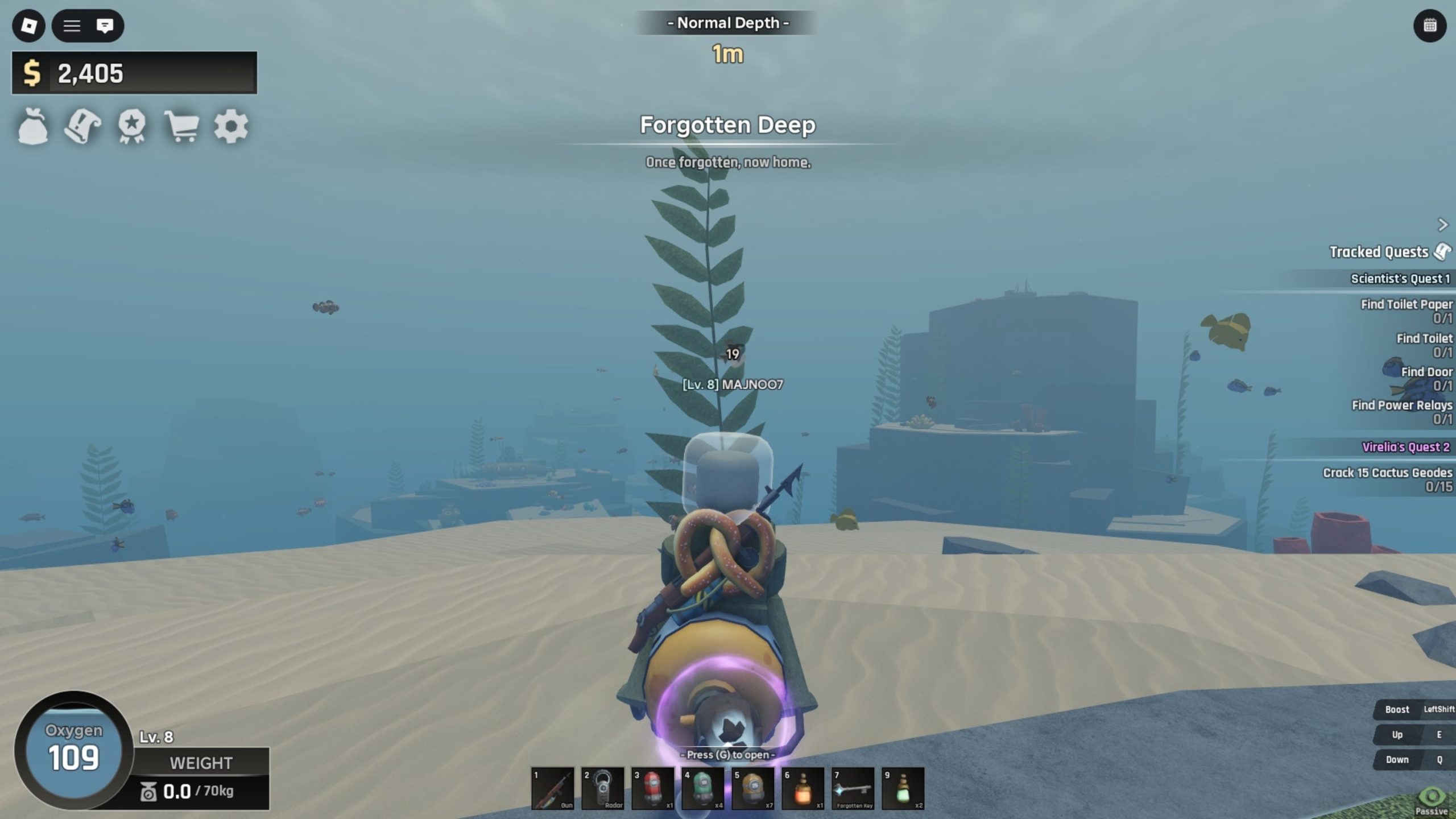Select the orange potion bottle slot

tap(803, 788)
